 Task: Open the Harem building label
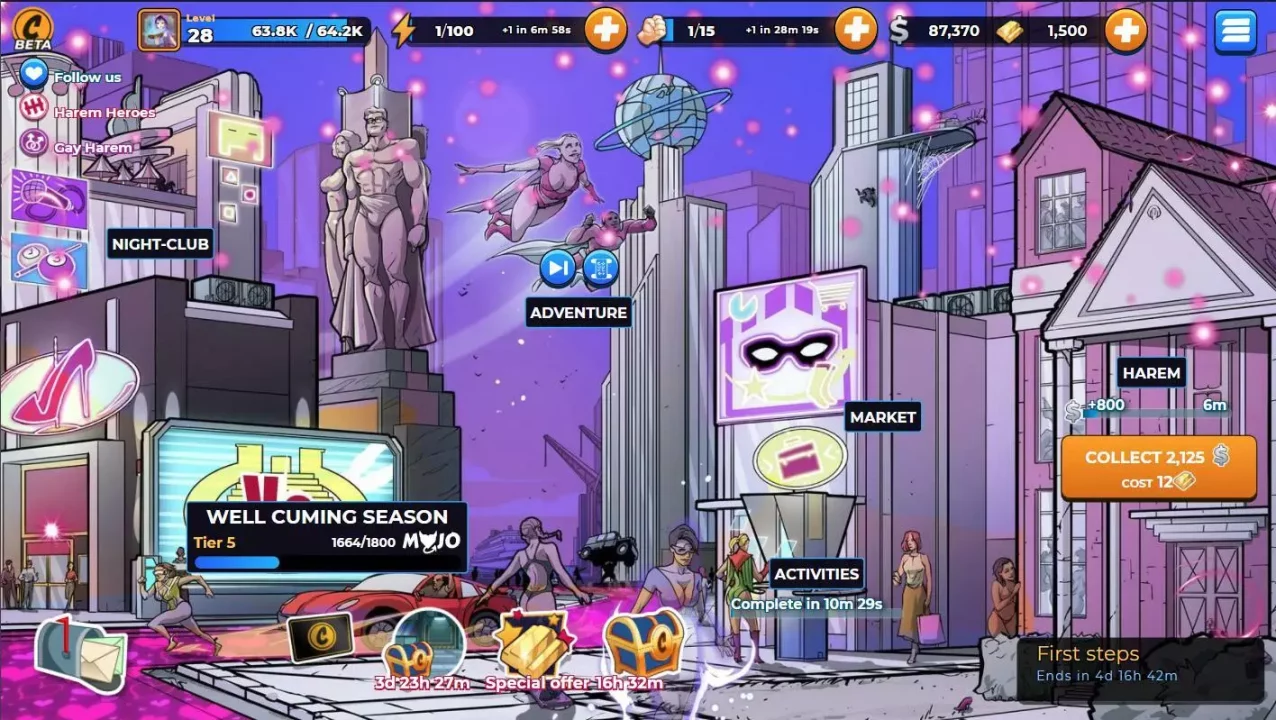point(1151,373)
